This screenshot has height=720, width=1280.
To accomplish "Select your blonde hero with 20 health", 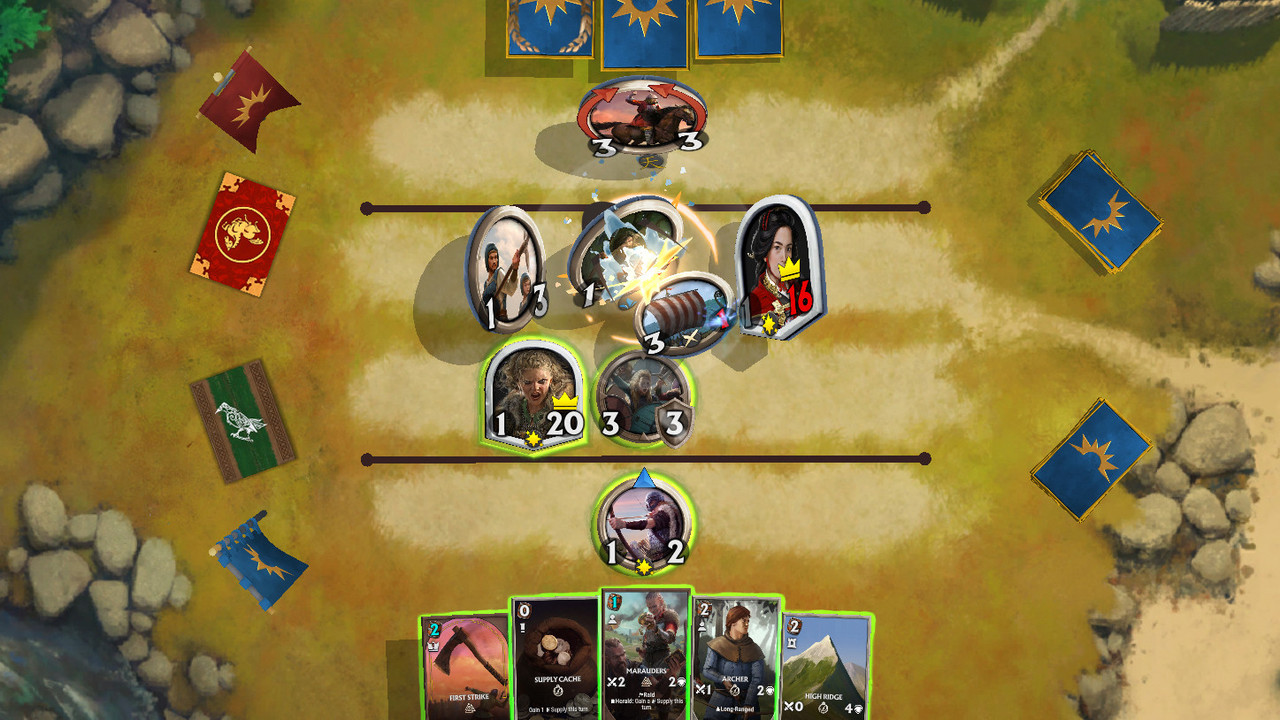I will pyautogui.click(x=532, y=394).
